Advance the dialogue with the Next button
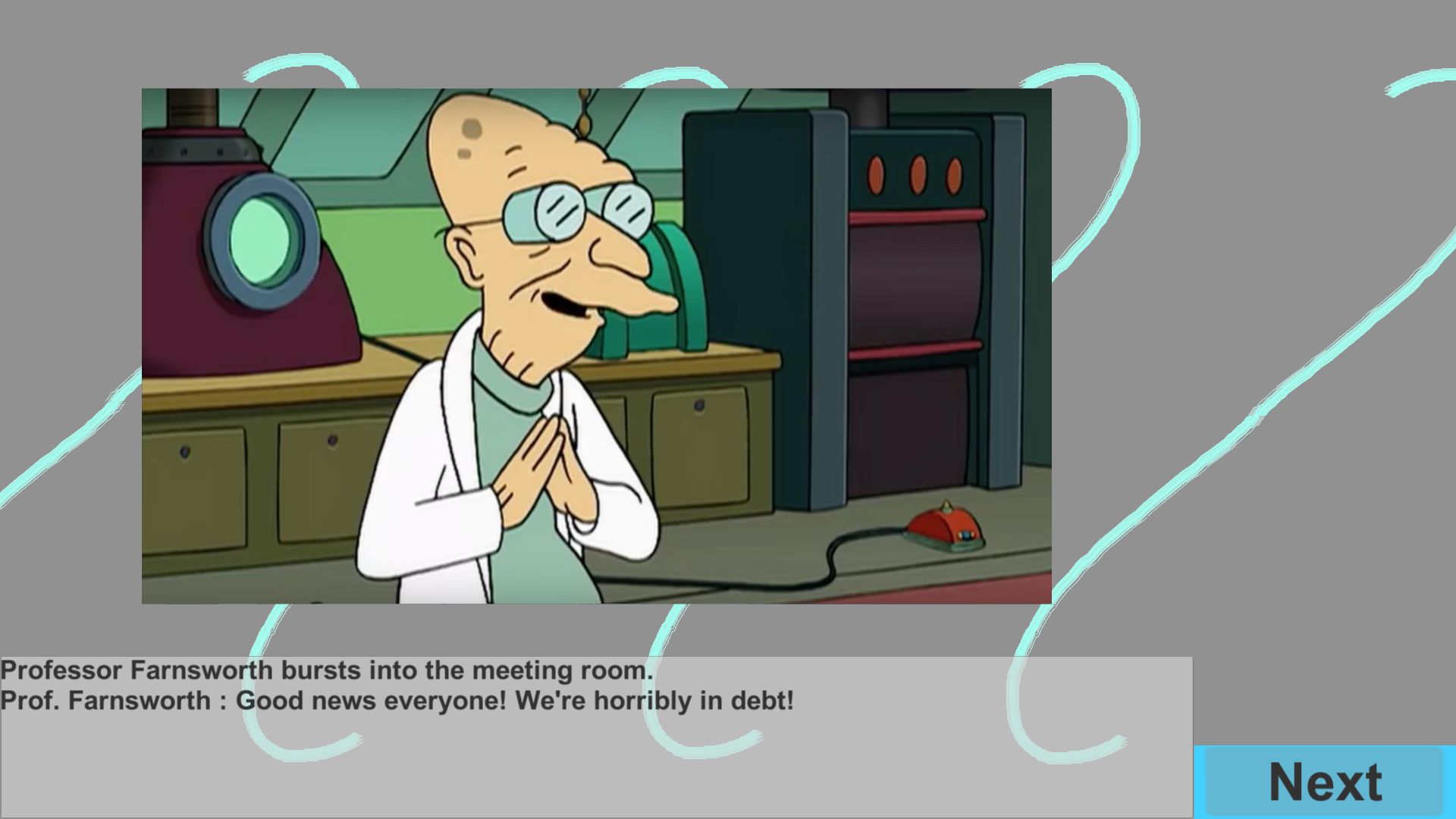Screen dimensions: 1456x819 coord(1324,782)
